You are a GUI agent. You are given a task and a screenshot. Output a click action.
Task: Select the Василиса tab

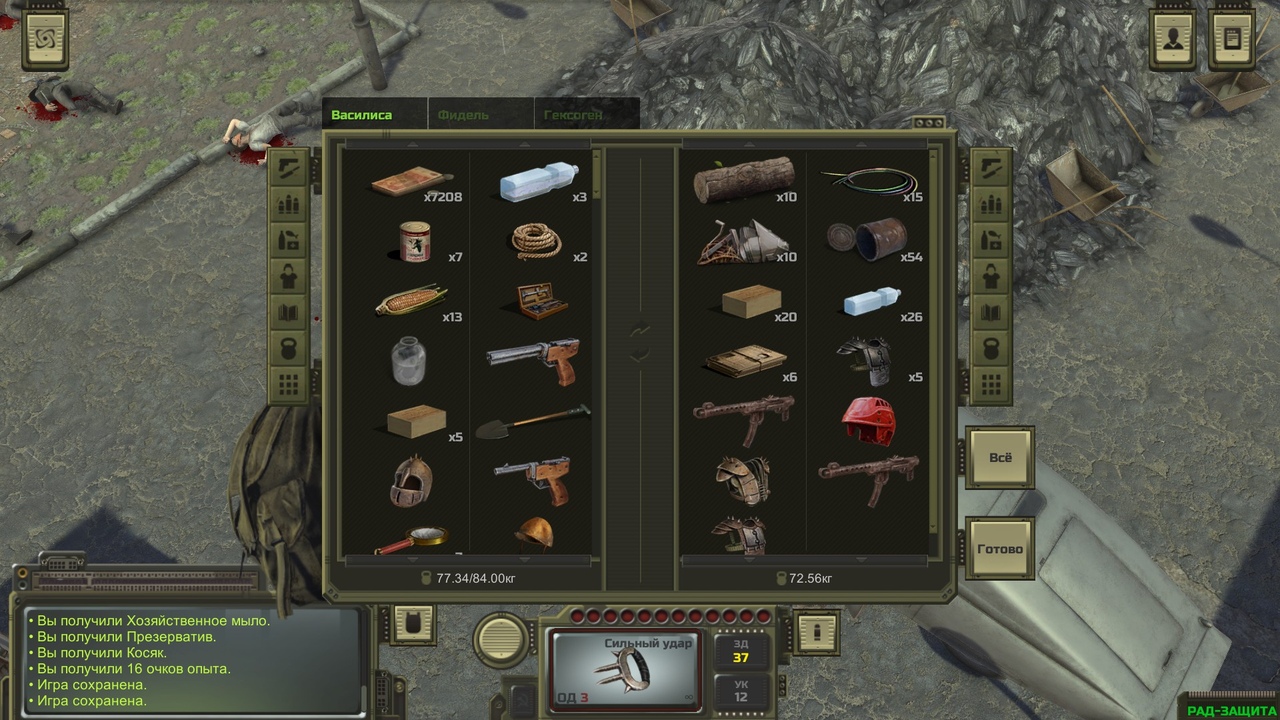(x=362, y=115)
